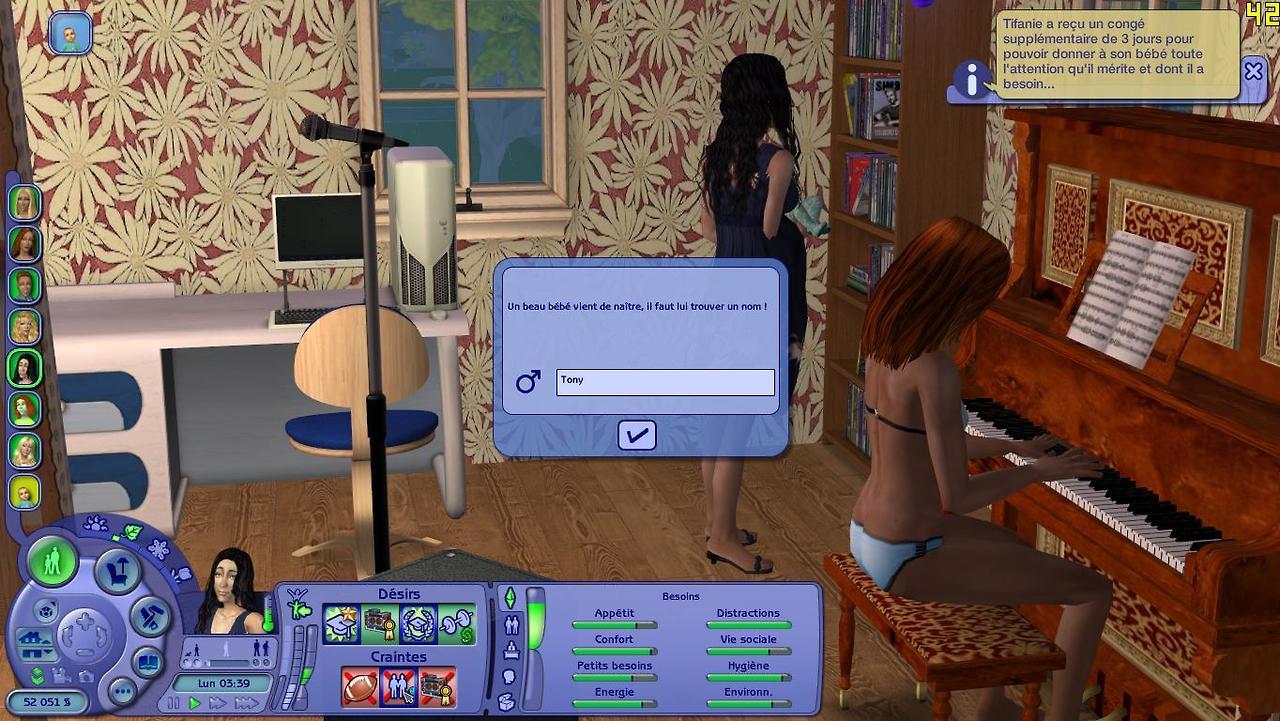Select the baby portrait at top left

[70, 34]
